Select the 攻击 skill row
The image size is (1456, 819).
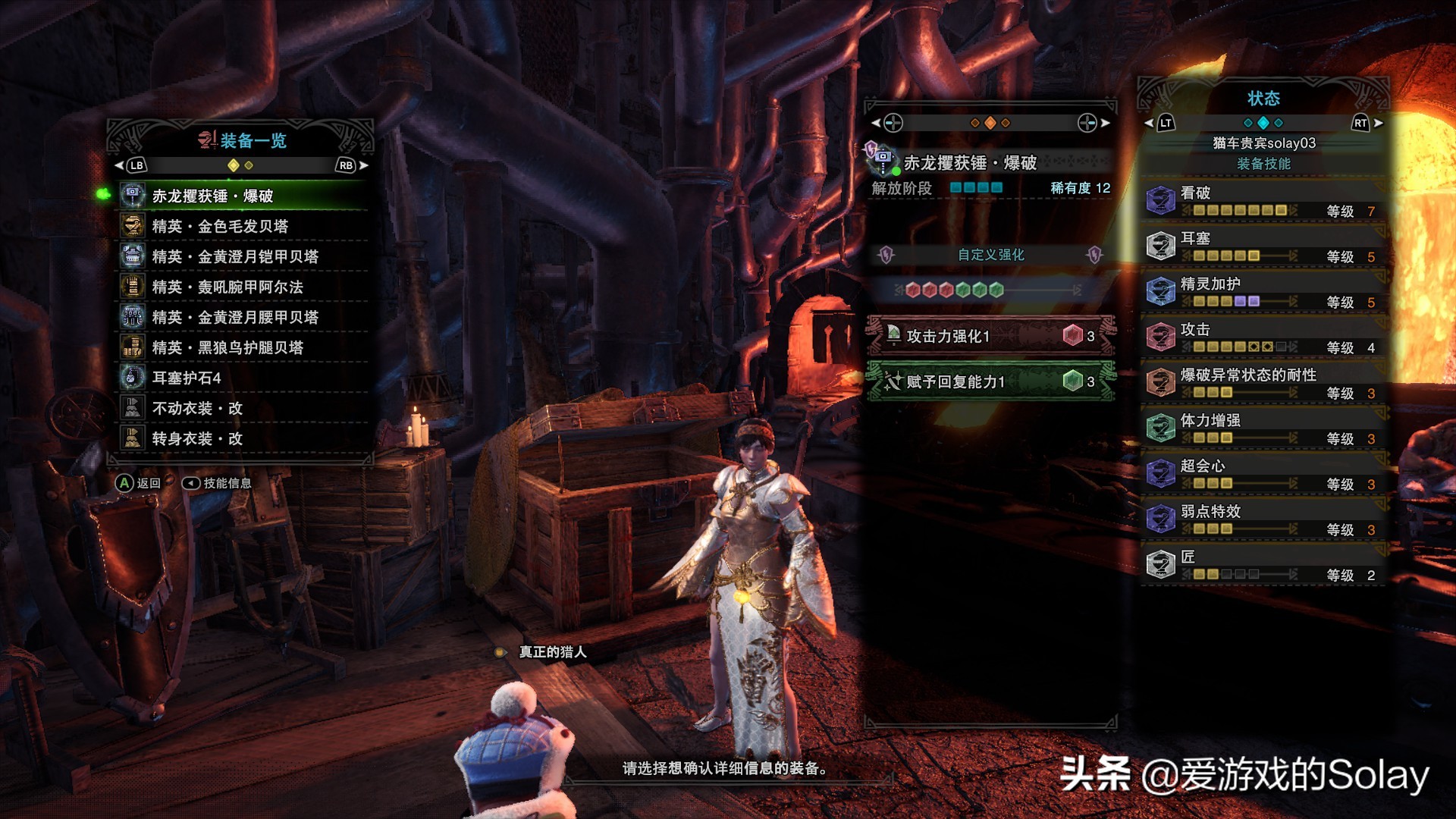click(1263, 337)
